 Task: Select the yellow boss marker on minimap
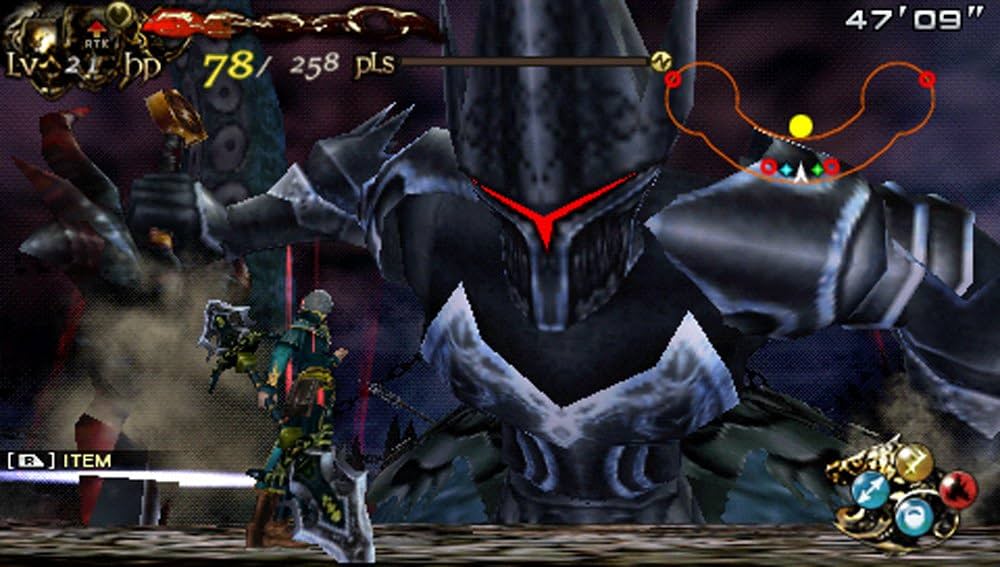click(x=800, y=126)
